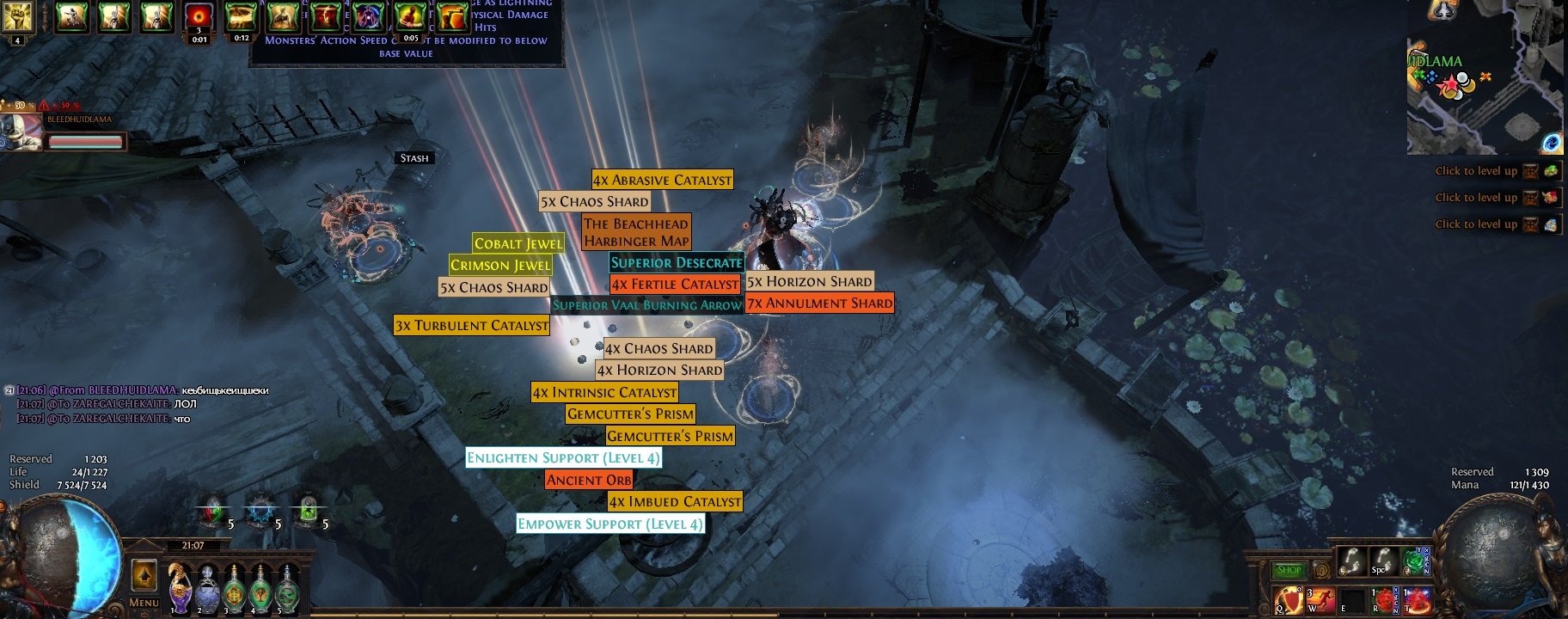
Task: Click the minimap in the corner
Action: (1485, 95)
